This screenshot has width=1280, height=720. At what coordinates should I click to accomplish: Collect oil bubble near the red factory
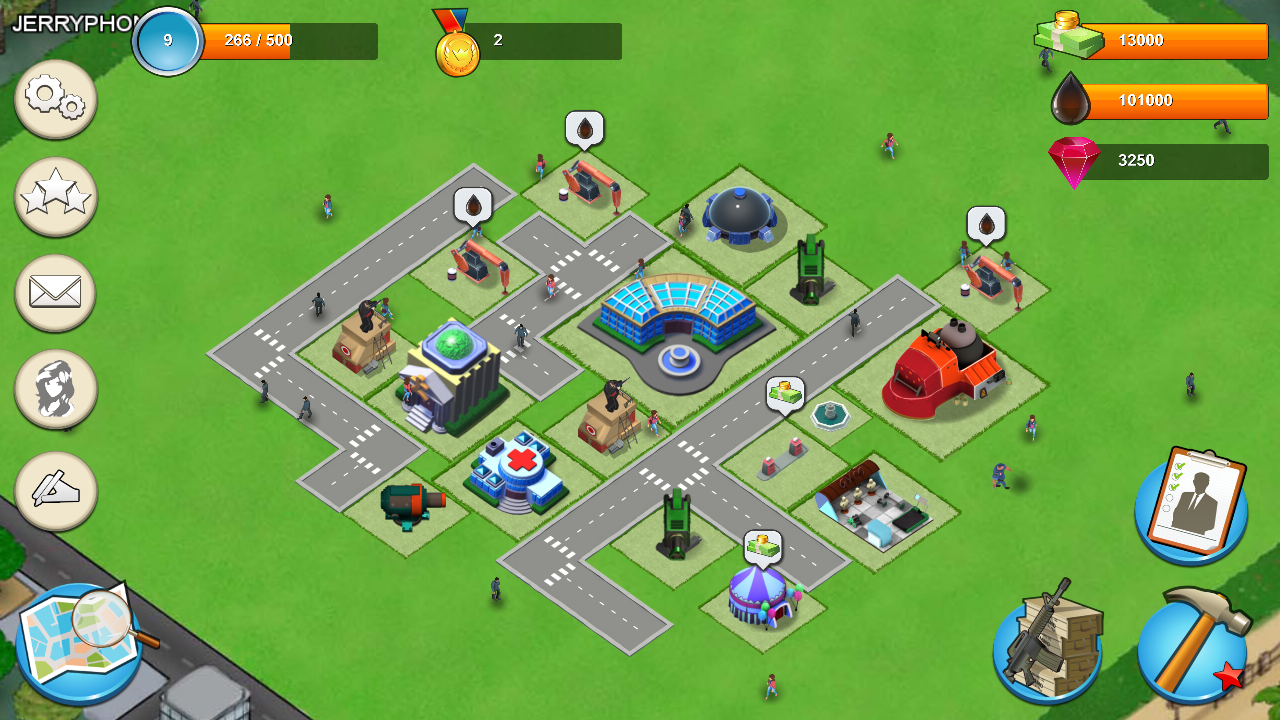coord(985,224)
